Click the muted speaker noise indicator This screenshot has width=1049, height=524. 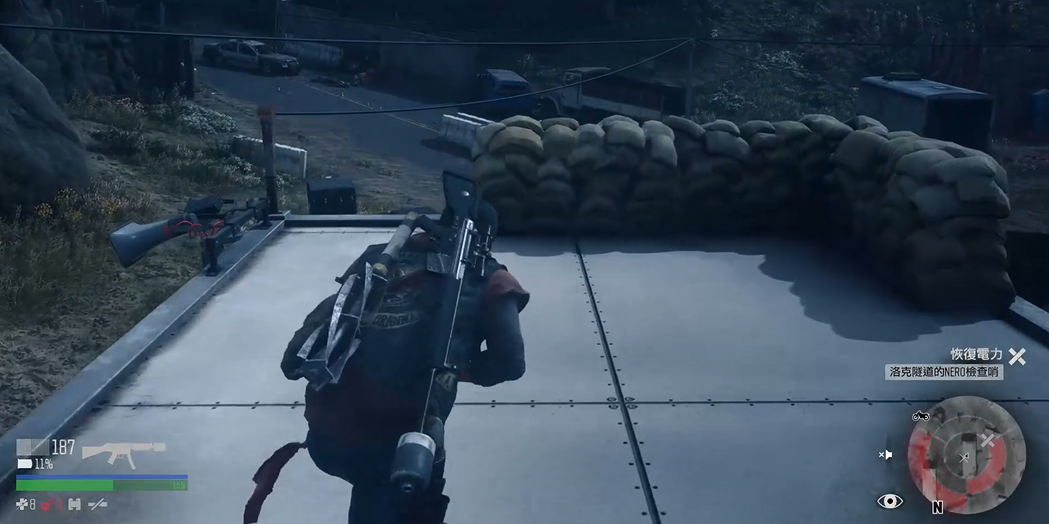coord(886,455)
